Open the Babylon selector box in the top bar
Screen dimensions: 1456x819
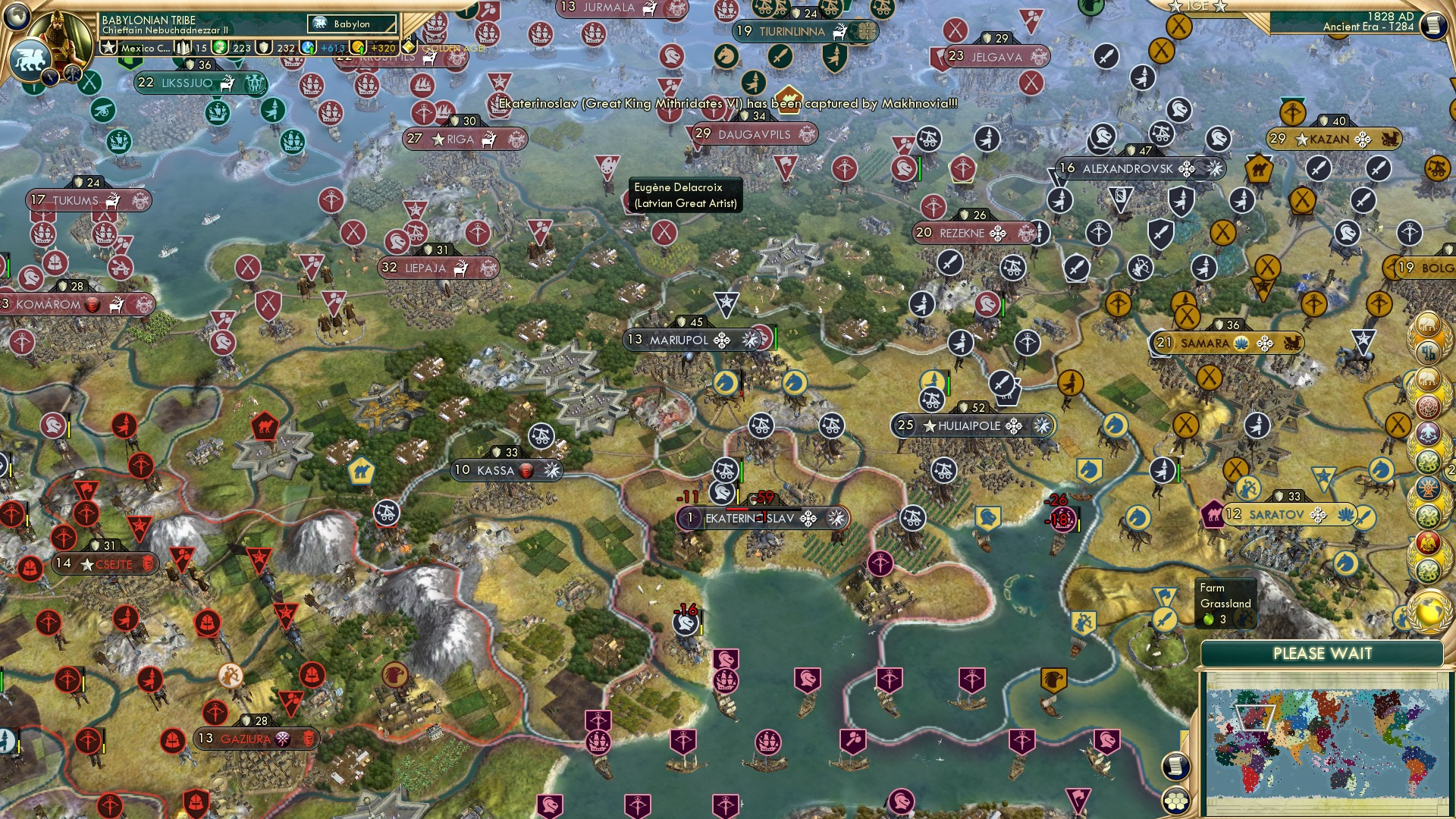[x=351, y=24]
